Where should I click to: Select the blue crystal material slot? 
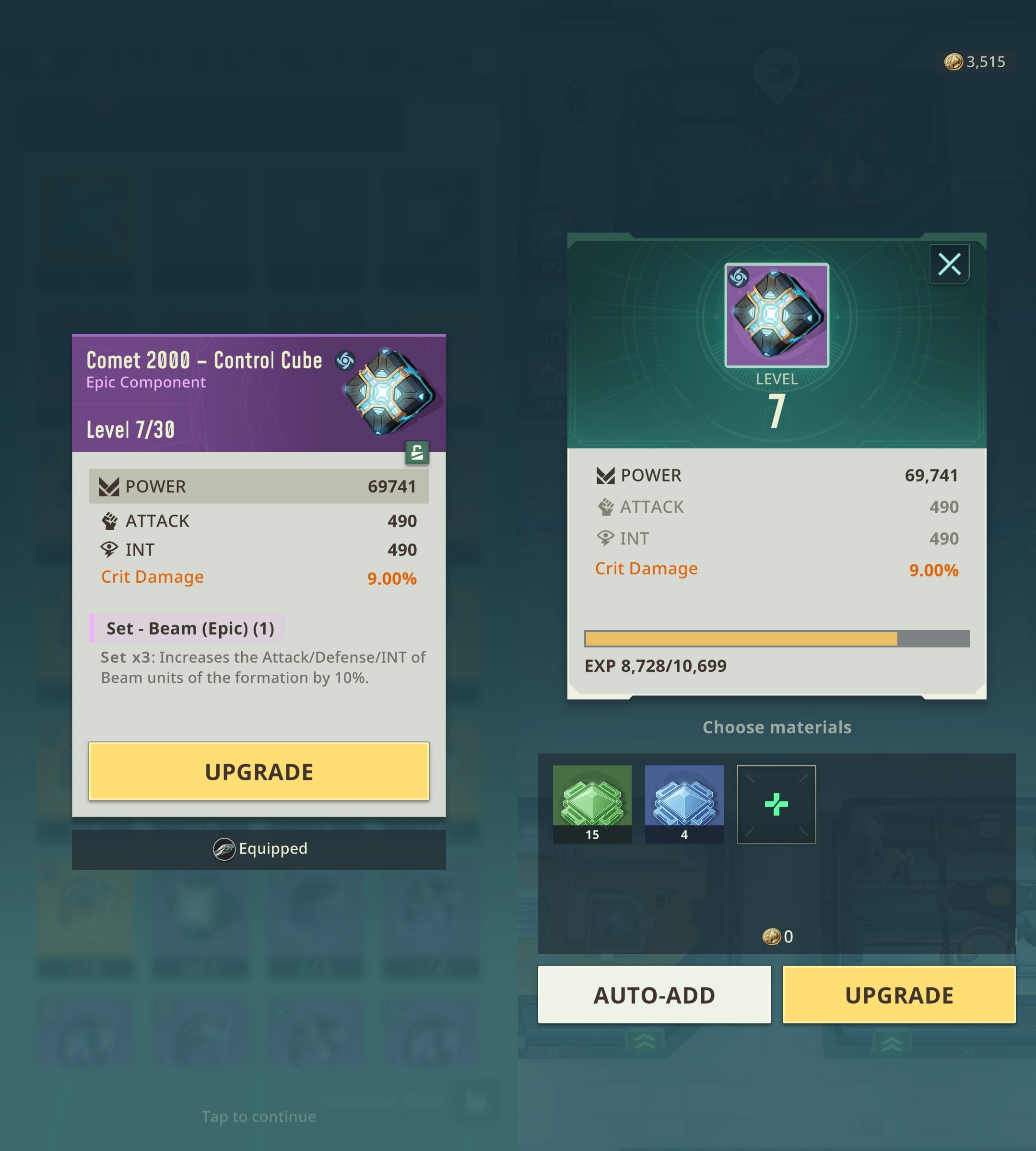(x=683, y=803)
